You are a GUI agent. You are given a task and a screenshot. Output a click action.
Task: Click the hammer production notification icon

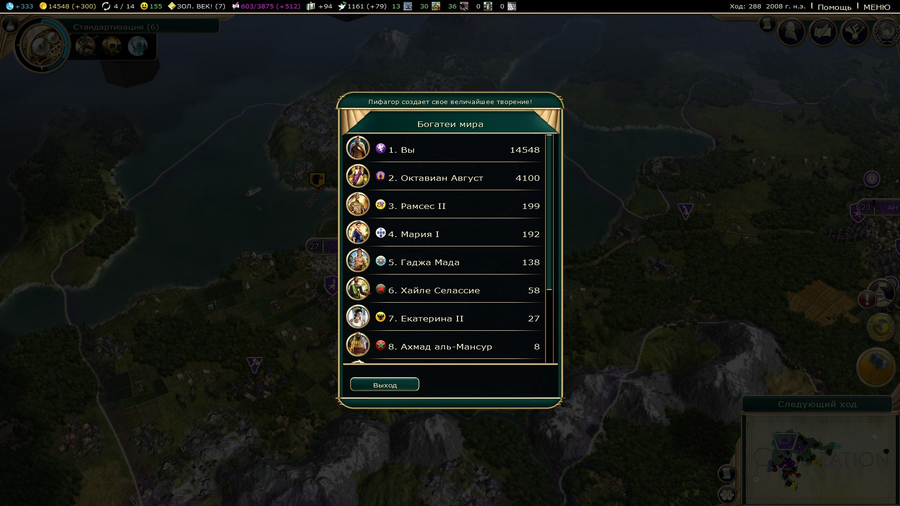pyautogui.click(x=877, y=366)
